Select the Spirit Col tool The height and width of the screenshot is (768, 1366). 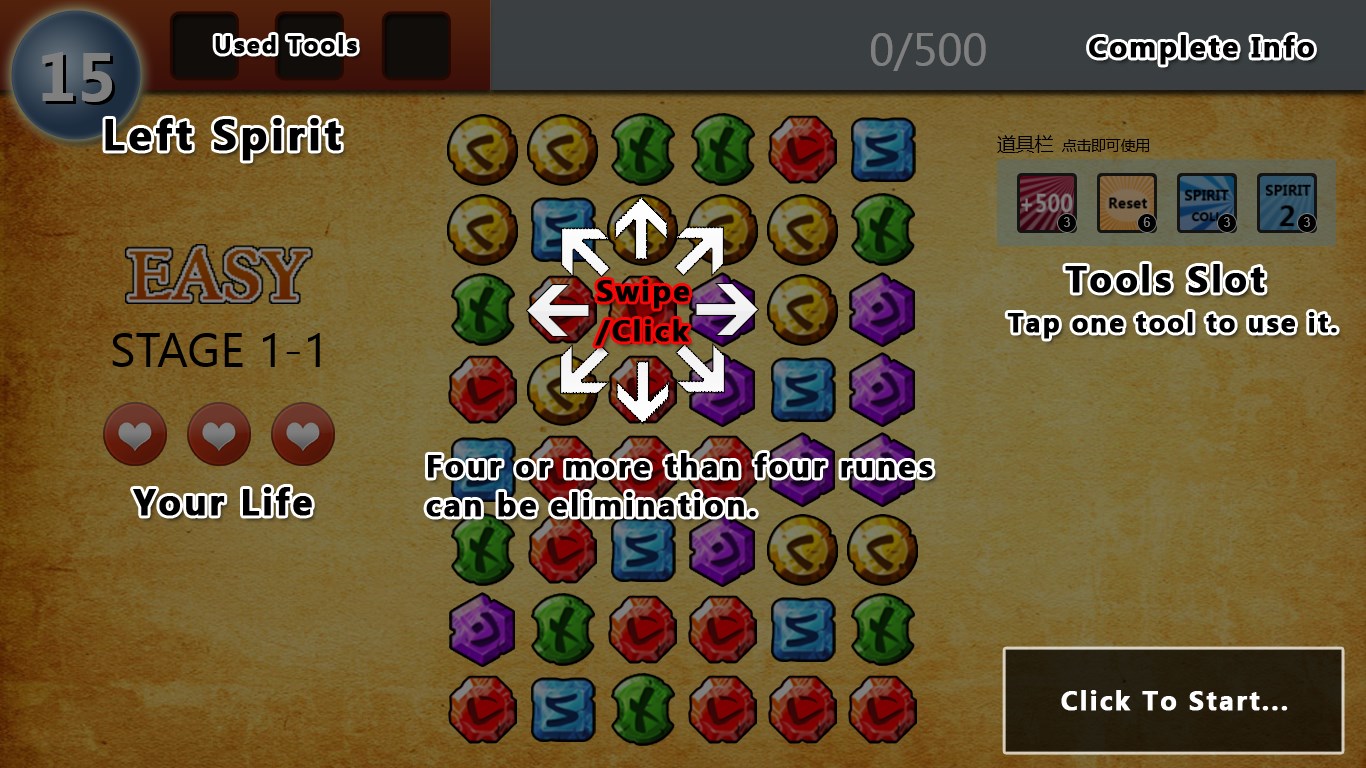tap(1207, 203)
